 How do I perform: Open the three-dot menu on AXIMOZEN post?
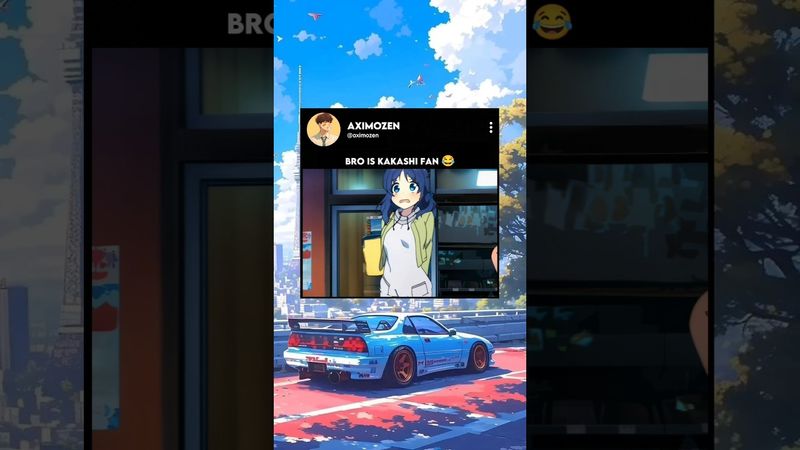click(490, 128)
